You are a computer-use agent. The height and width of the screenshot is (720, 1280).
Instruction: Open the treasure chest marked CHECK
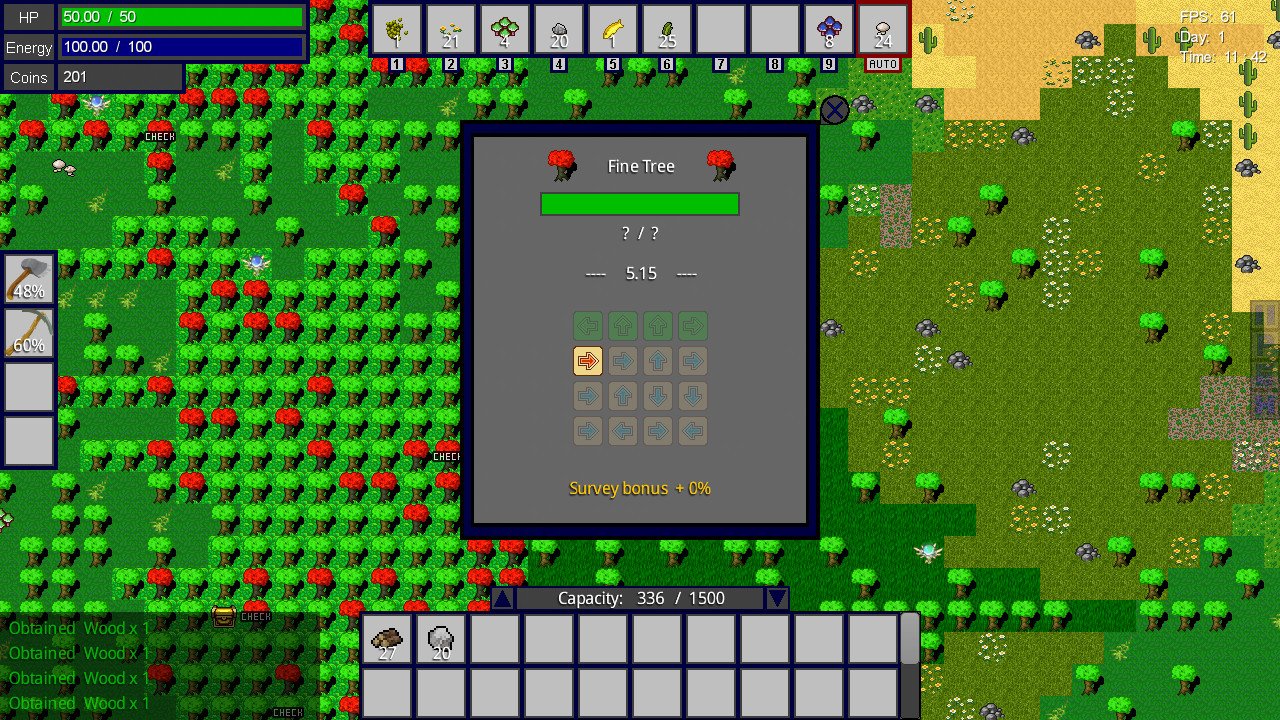point(225,616)
